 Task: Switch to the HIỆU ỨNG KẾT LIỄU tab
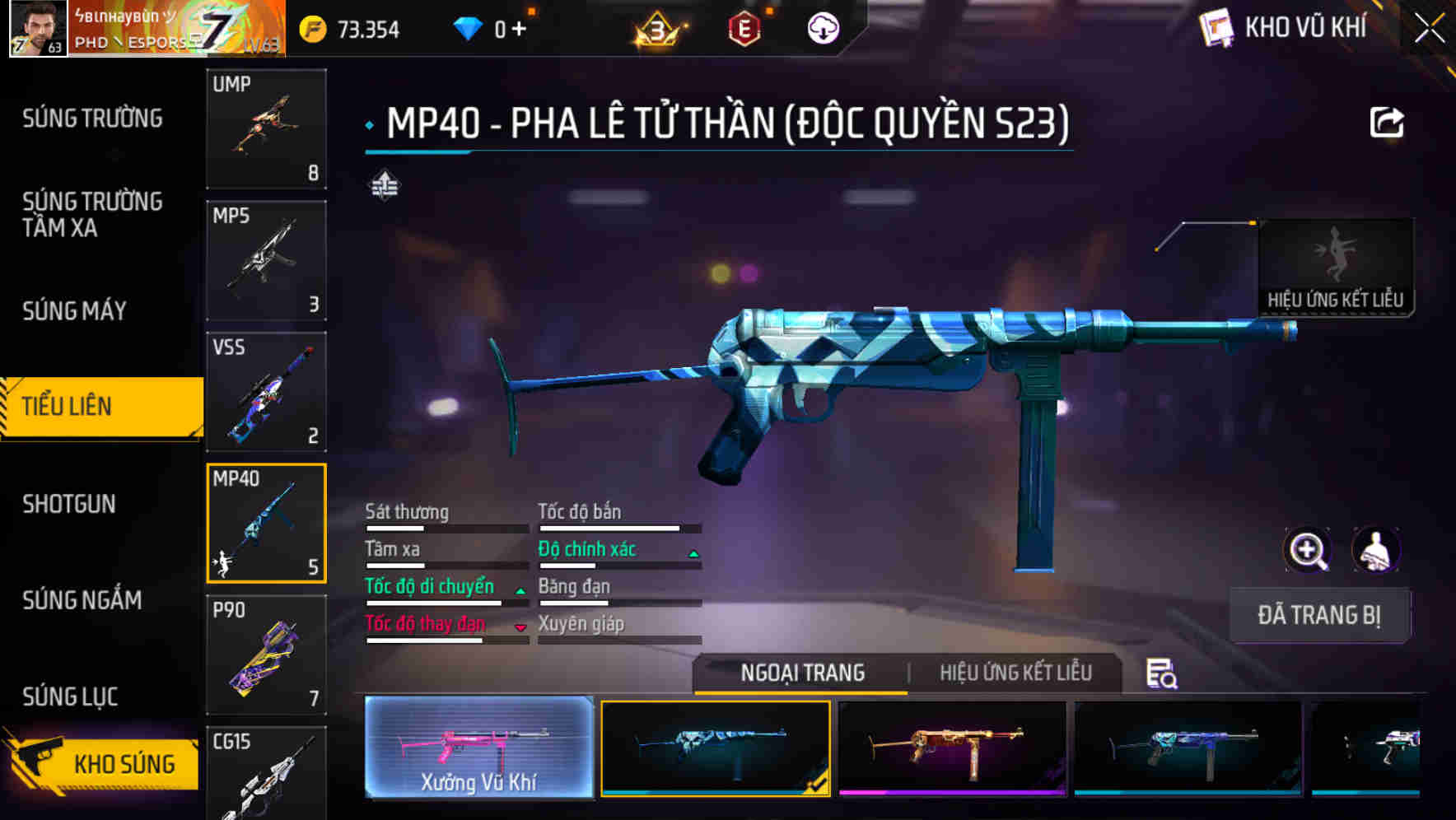(1017, 673)
